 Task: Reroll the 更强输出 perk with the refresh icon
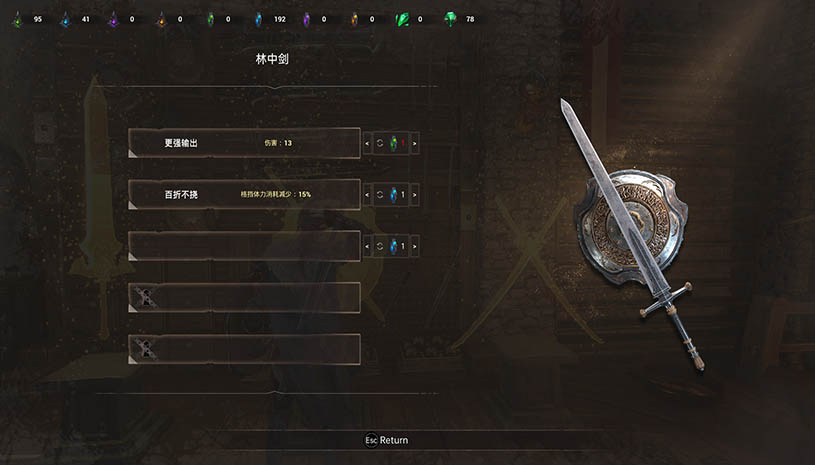tap(380, 144)
